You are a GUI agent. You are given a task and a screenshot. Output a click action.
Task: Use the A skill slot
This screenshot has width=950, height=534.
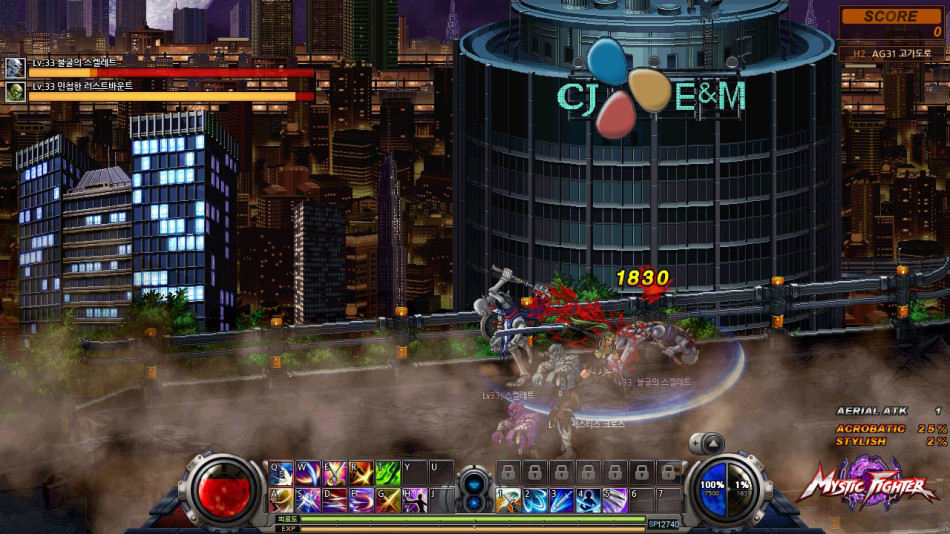click(x=281, y=499)
